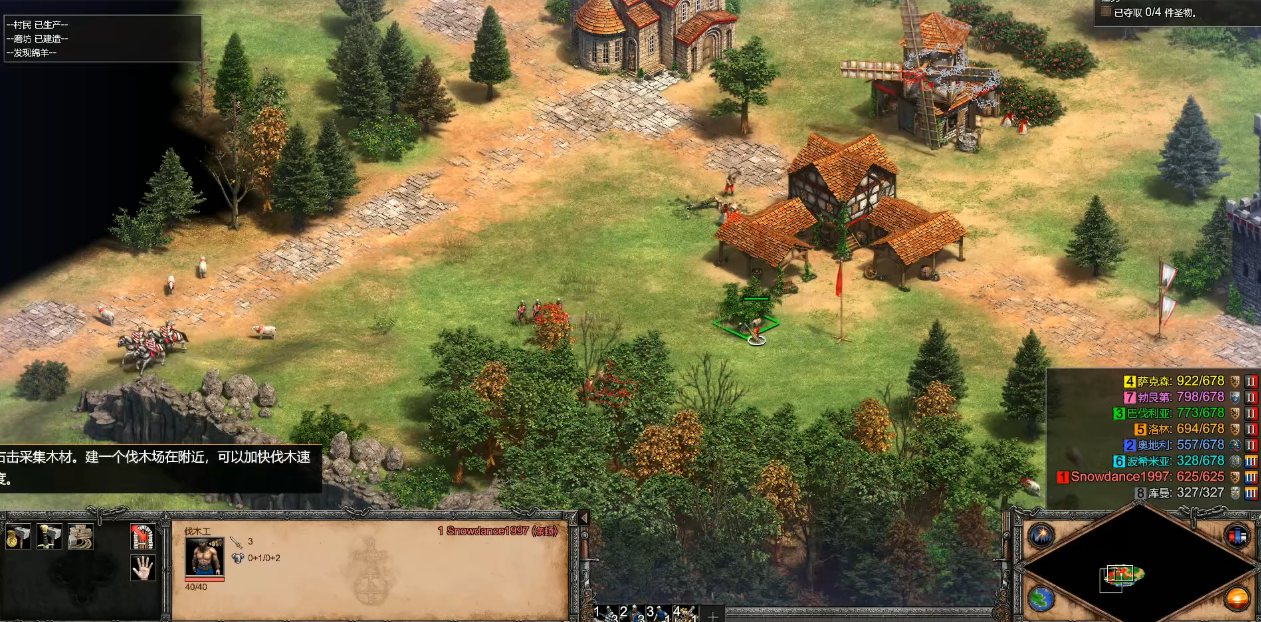Open the military buildings menu (hammer with sword)
Viewport: 1261px width, 622px height.
tap(49, 537)
